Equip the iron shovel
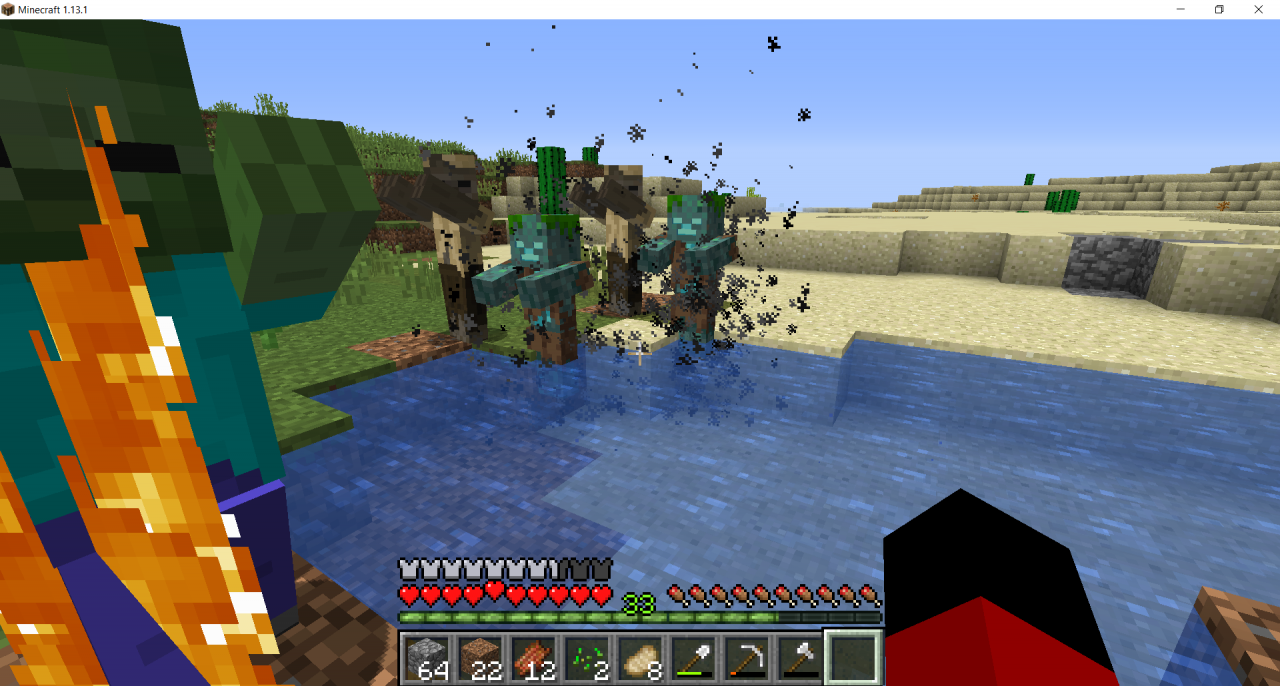 tap(694, 657)
